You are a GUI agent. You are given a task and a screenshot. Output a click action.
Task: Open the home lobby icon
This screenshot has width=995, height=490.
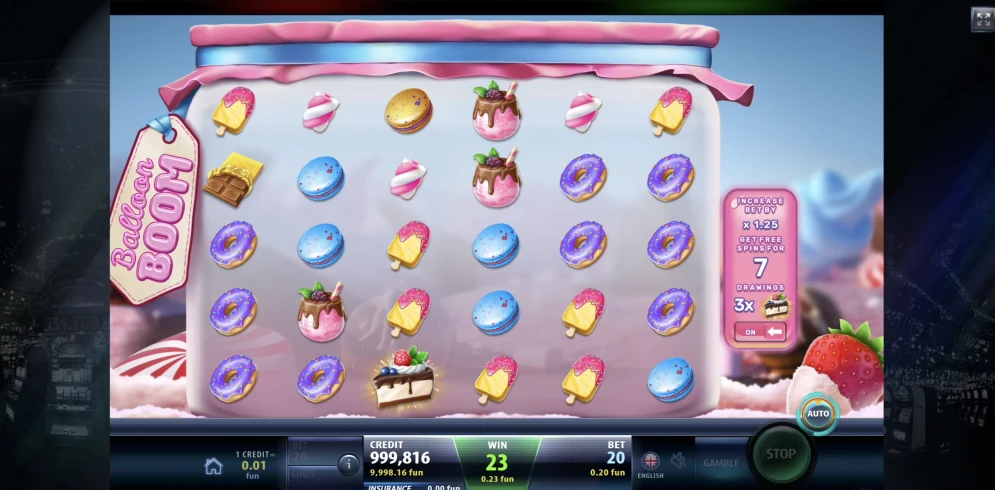point(213,465)
